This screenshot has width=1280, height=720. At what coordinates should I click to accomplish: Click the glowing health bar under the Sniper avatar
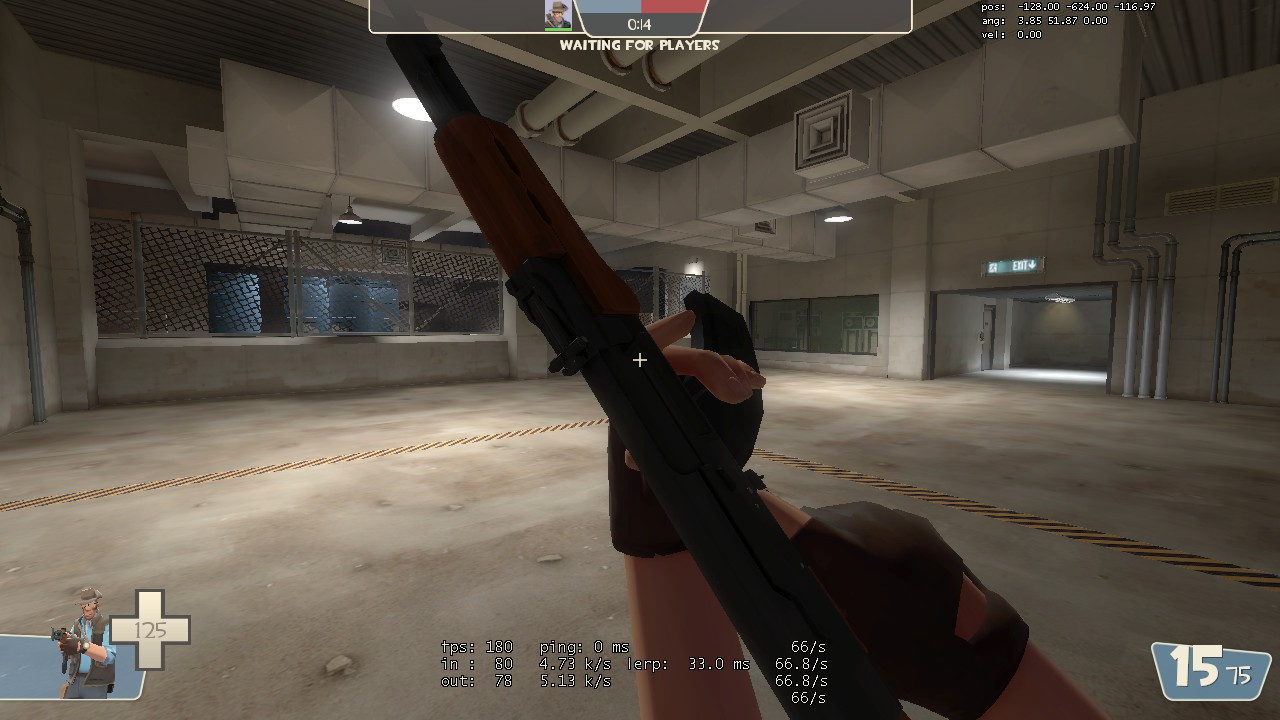pyautogui.click(x=560, y=31)
